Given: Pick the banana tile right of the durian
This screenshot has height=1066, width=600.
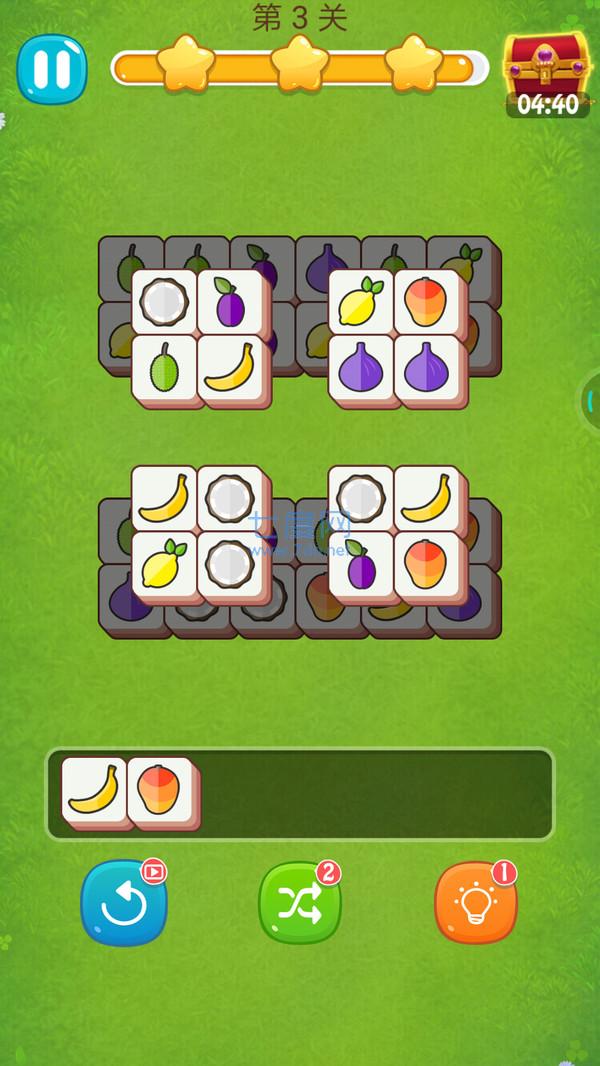Looking at the screenshot, I should [231, 366].
